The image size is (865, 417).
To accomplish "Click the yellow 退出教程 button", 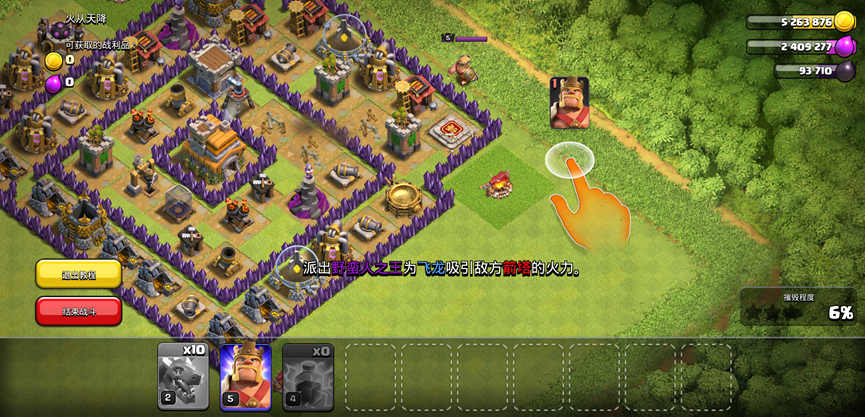I will pyautogui.click(x=78, y=274).
